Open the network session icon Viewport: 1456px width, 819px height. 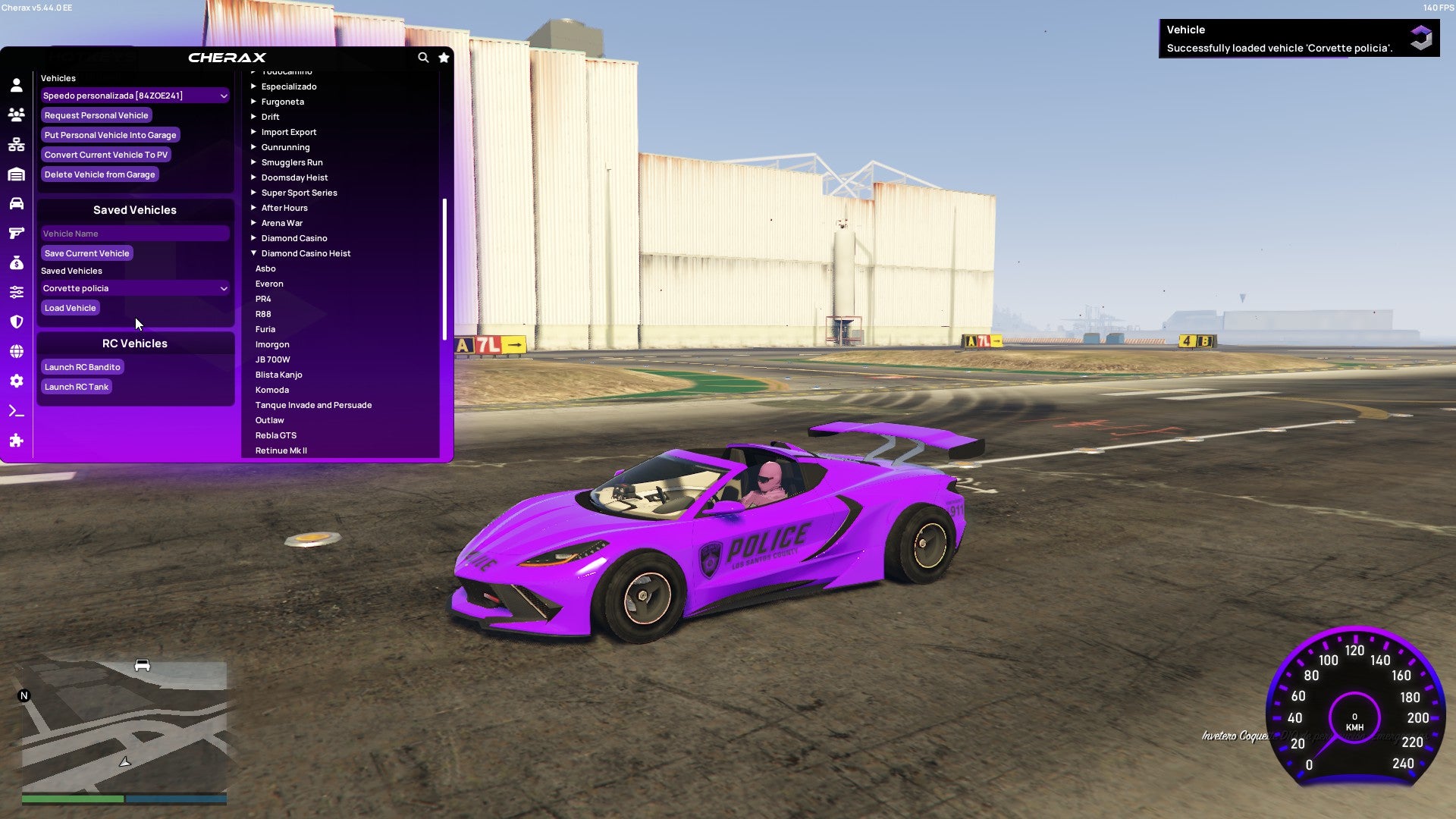(x=16, y=144)
